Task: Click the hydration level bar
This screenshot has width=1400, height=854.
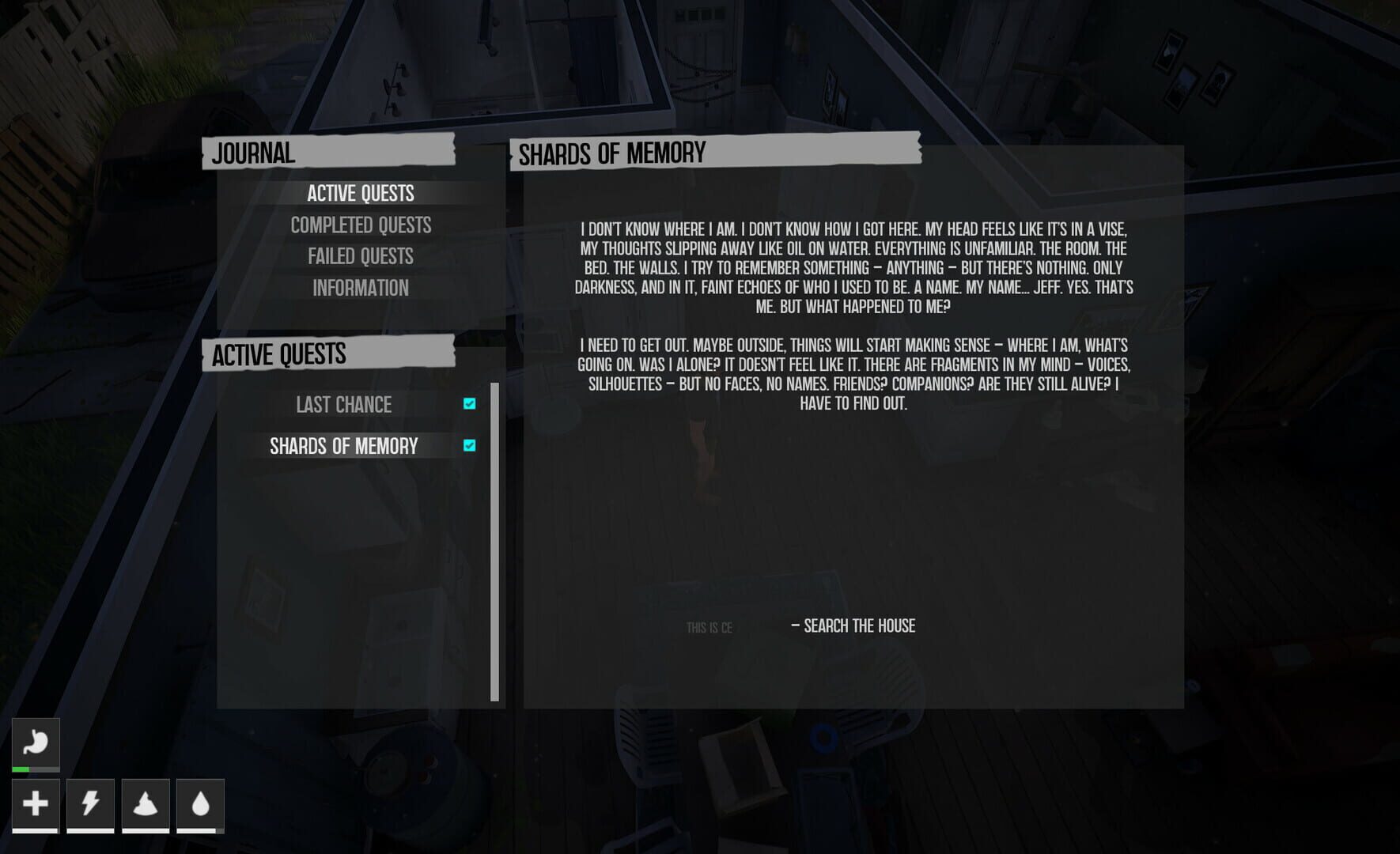Action: pos(201,832)
